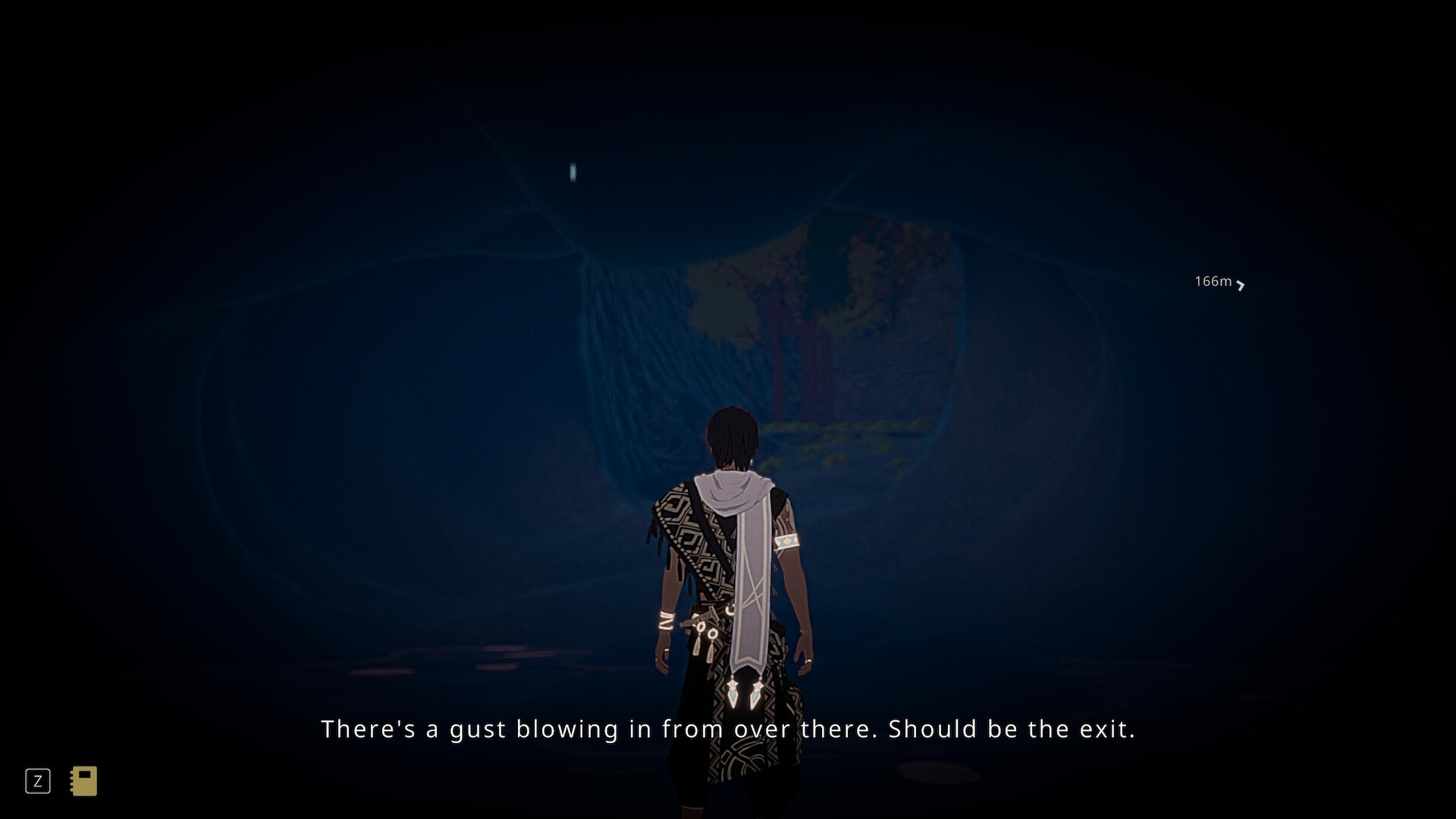The height and width of the screenshot is (819, 1456).
Task: Click the 166m distance indicator
Action: click(x=1213, y=281)
